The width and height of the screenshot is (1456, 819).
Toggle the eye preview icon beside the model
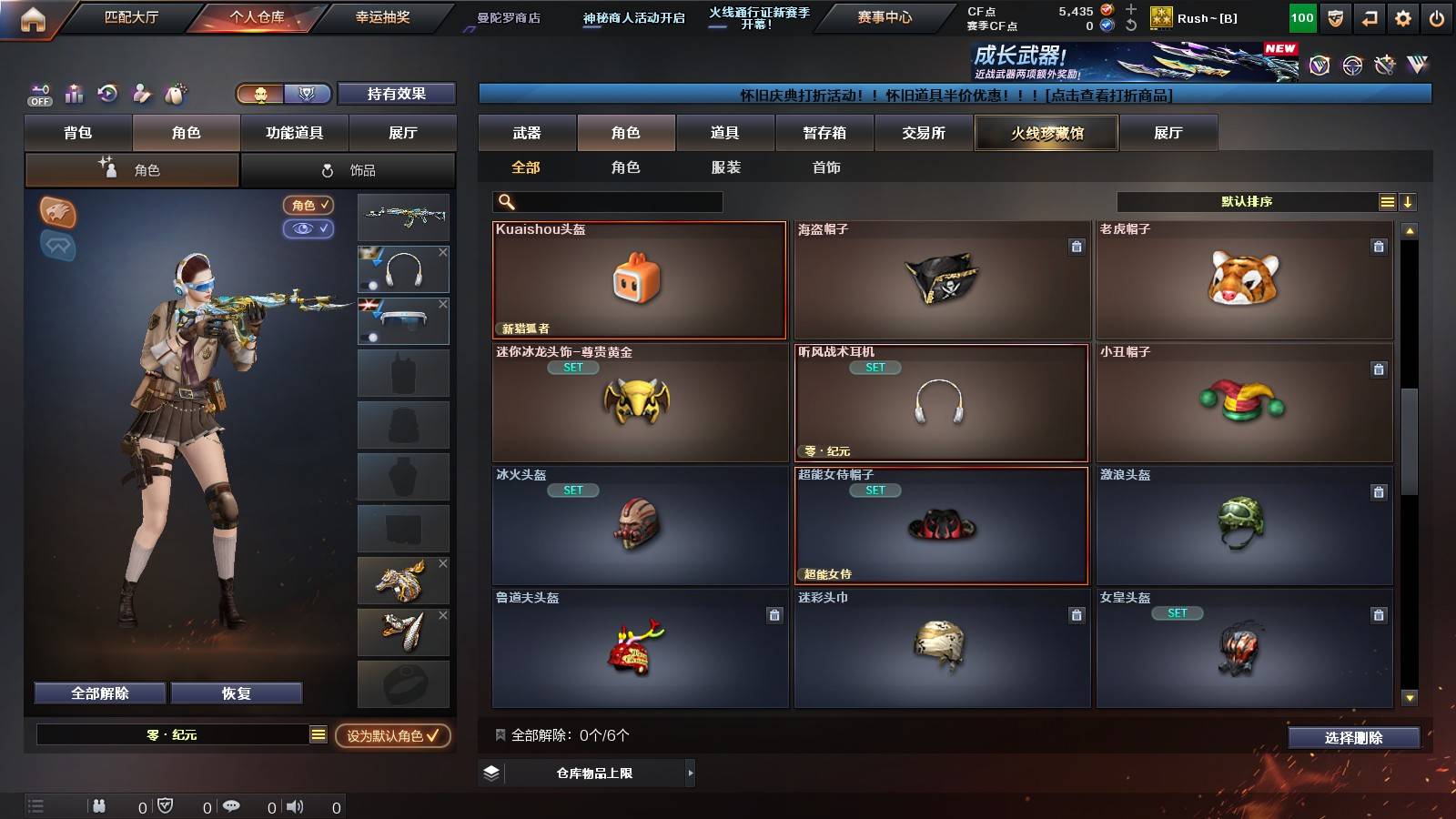310,229
